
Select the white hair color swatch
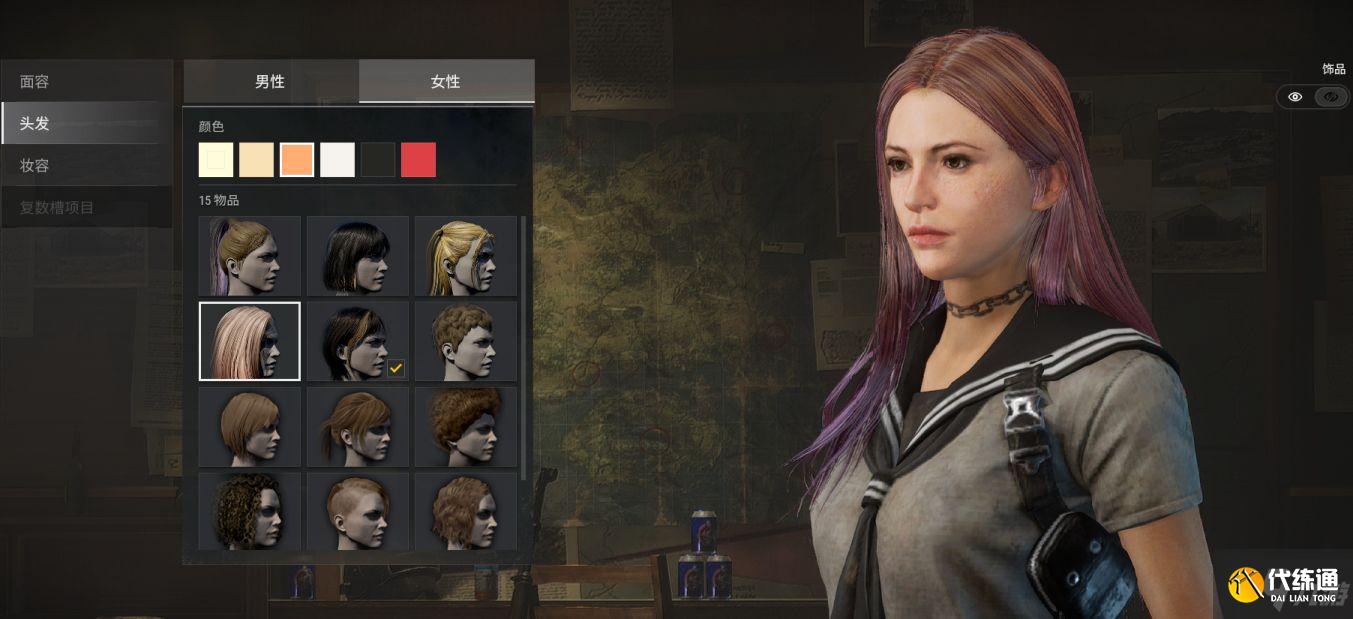tap(337, 160)
